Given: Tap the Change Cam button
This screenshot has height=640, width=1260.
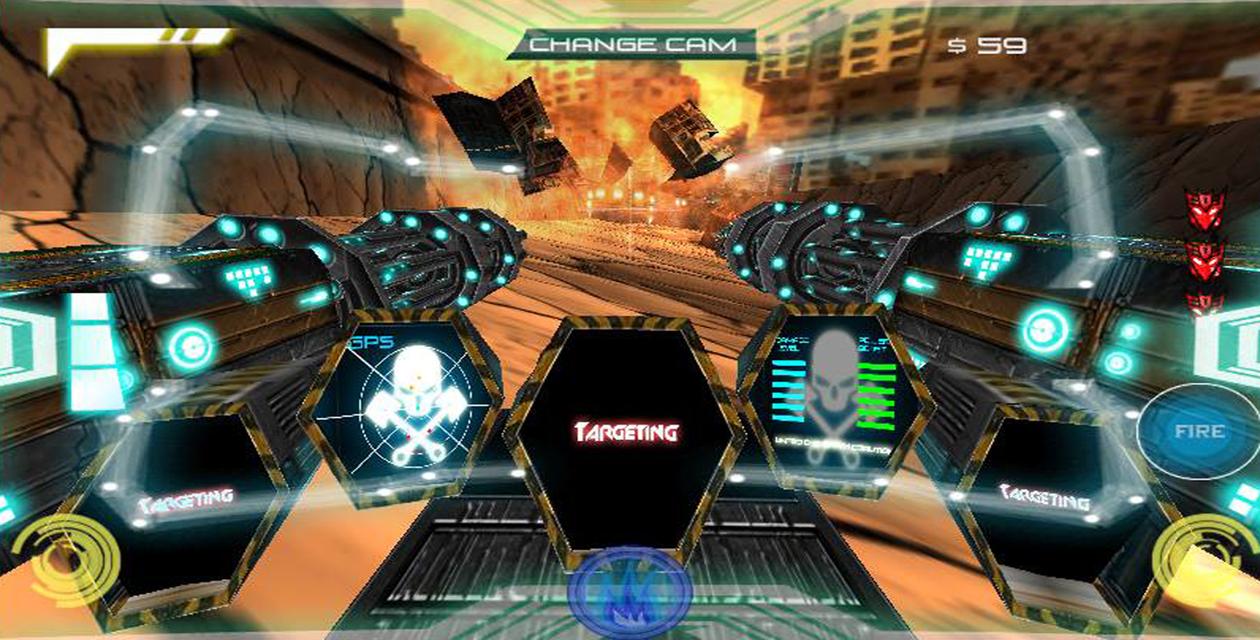Looking at the screenshot, I should coord(631,44).
